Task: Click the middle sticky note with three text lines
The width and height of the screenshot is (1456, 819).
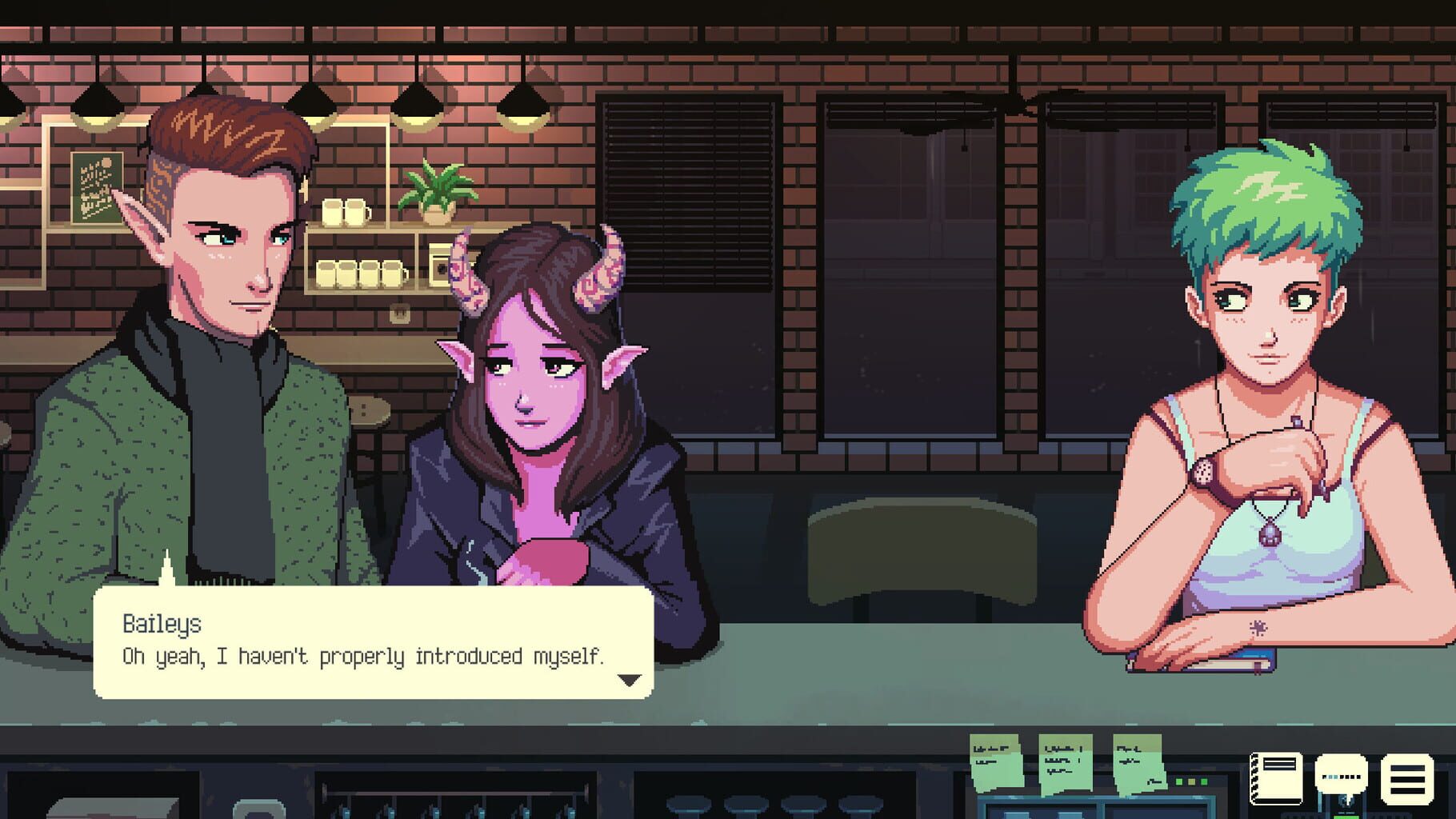Action: click(1065, 762)
